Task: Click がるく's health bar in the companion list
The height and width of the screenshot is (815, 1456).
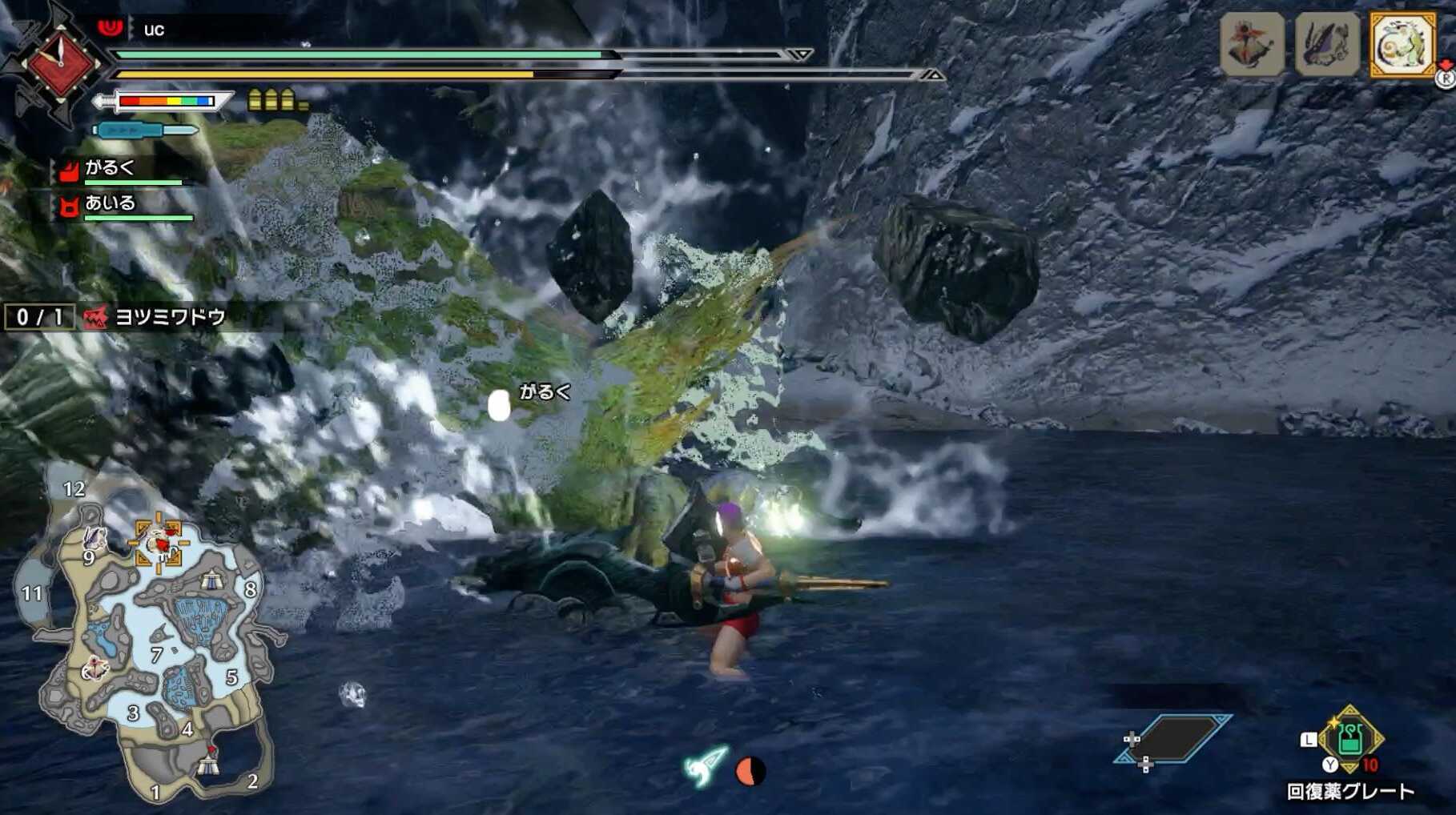Action: [x=132, y=182]
